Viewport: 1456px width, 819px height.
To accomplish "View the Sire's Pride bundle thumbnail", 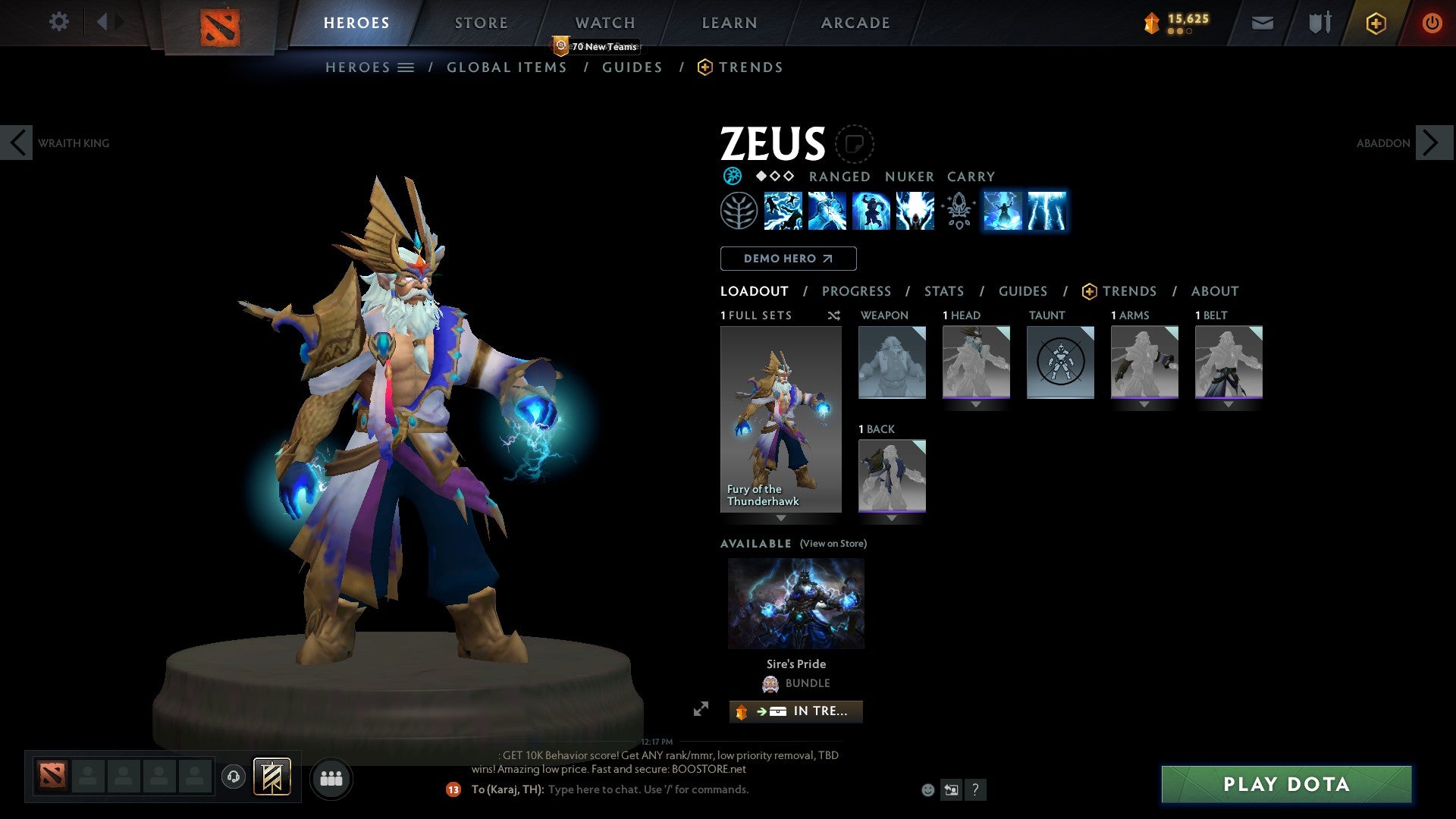I will click(795, 604).
